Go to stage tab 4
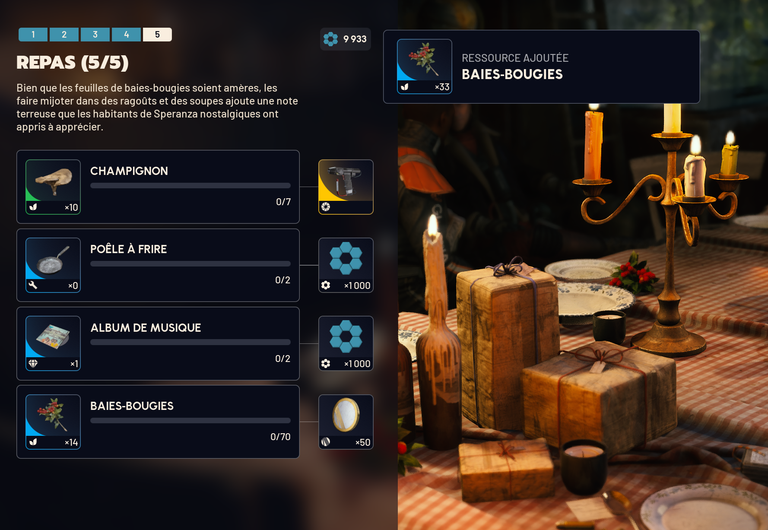Image resolution: width=768 pixels, height=530 pixels. pos(126,34)
